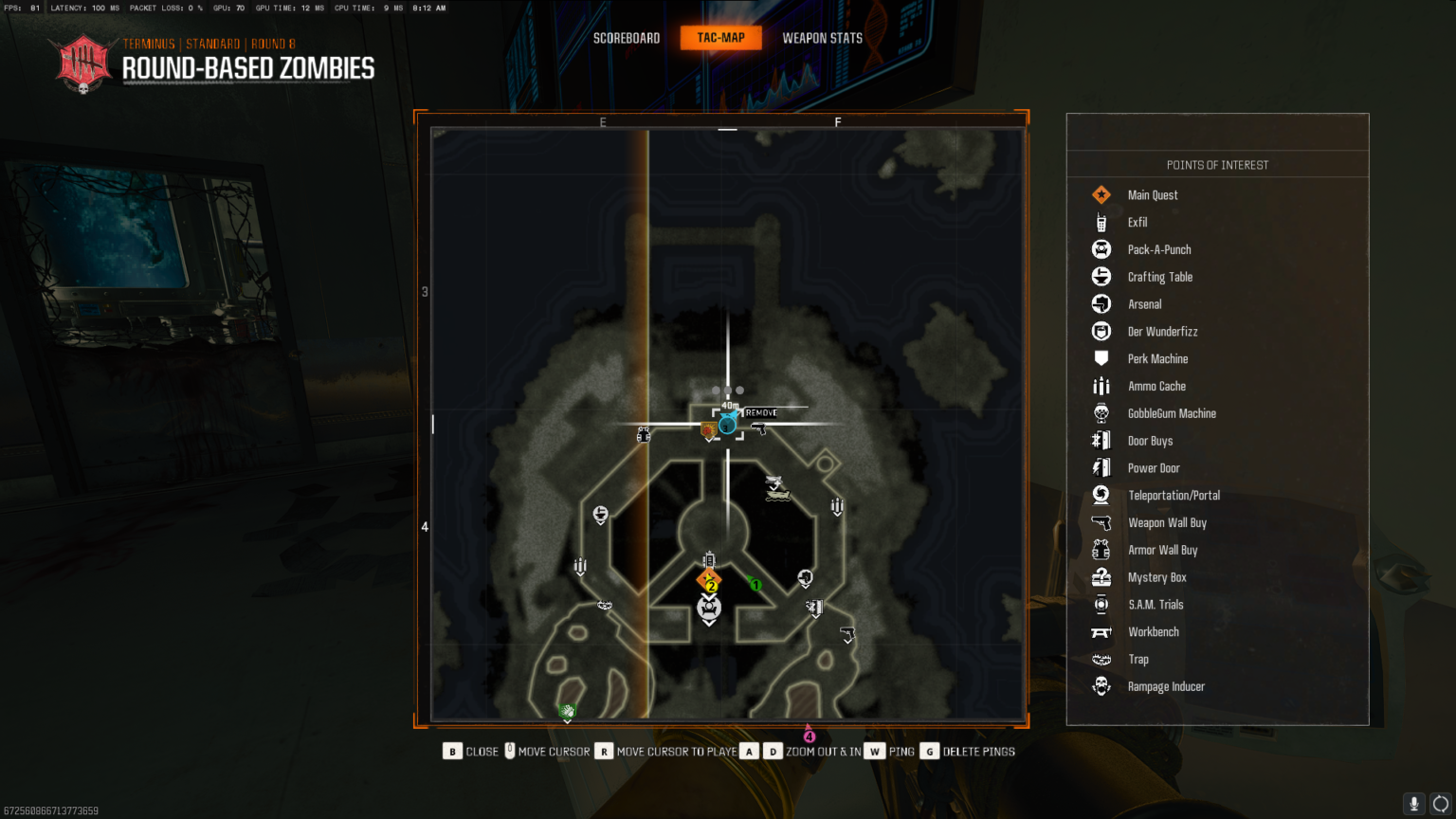Select the orange Main Quest diamond marker on the map

708,578
